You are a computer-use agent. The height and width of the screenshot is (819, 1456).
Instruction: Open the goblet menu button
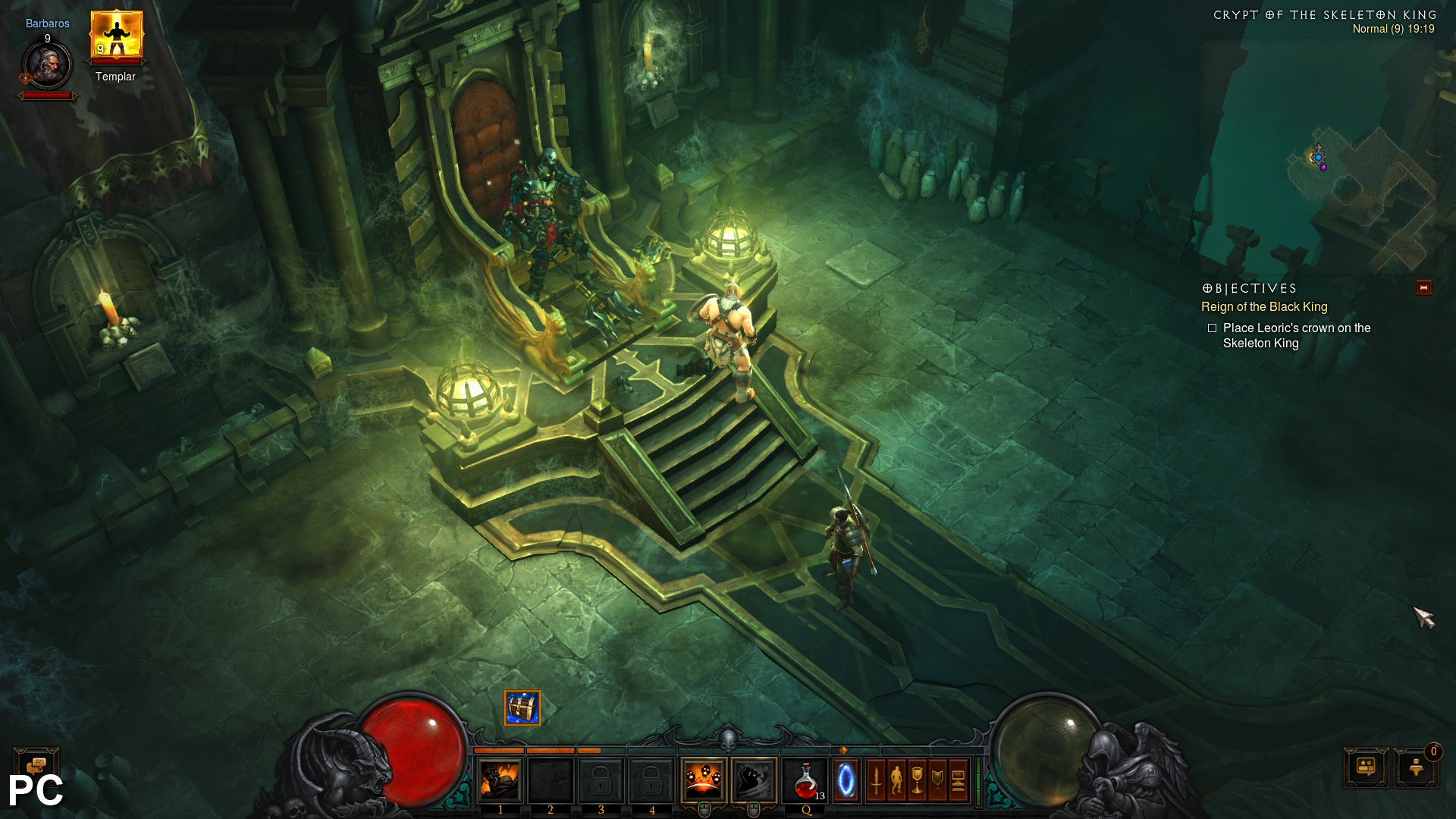point(917,780)
